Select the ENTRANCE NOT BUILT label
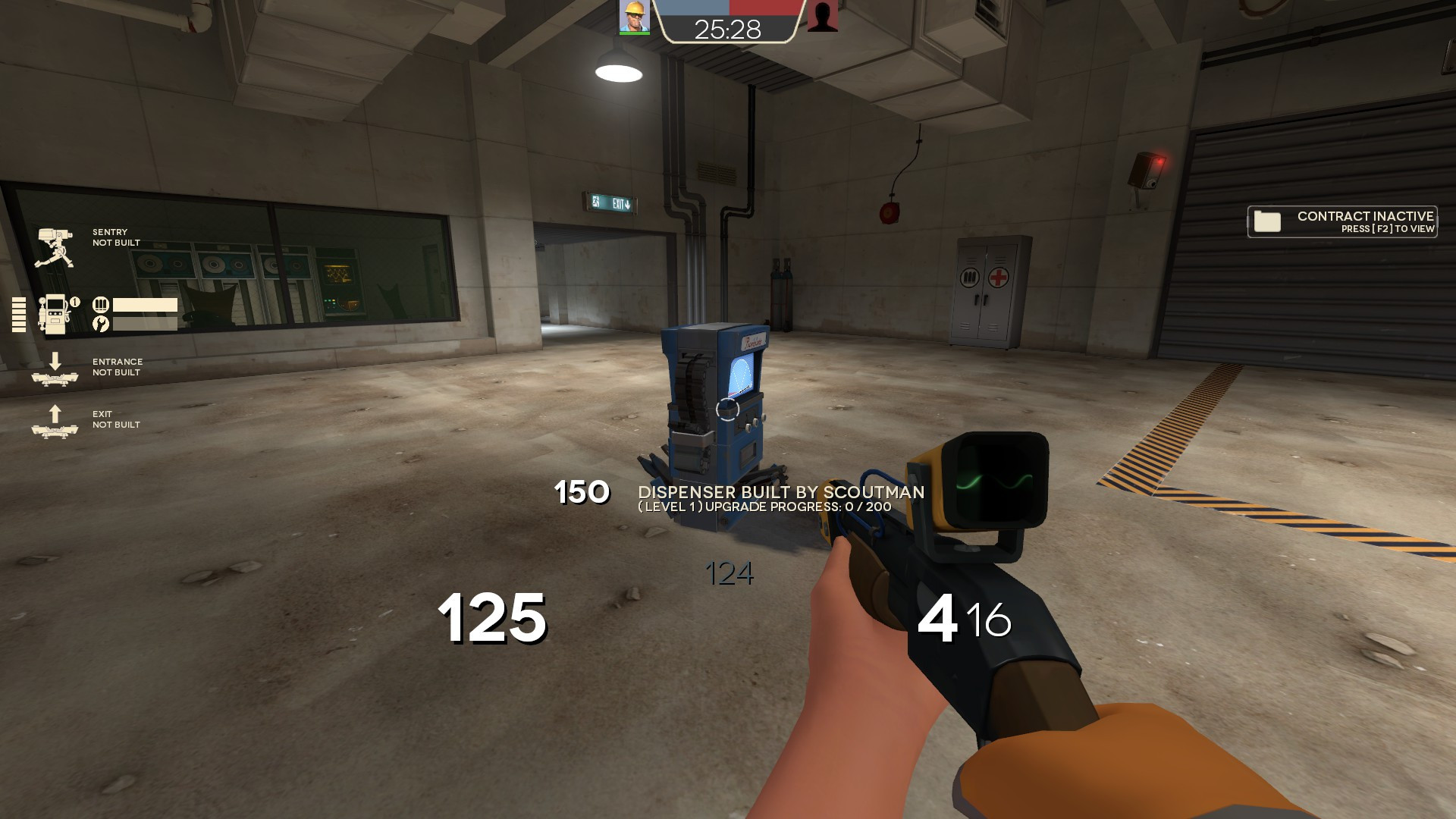Screen dimensions: 1456x819 [118, 367]
